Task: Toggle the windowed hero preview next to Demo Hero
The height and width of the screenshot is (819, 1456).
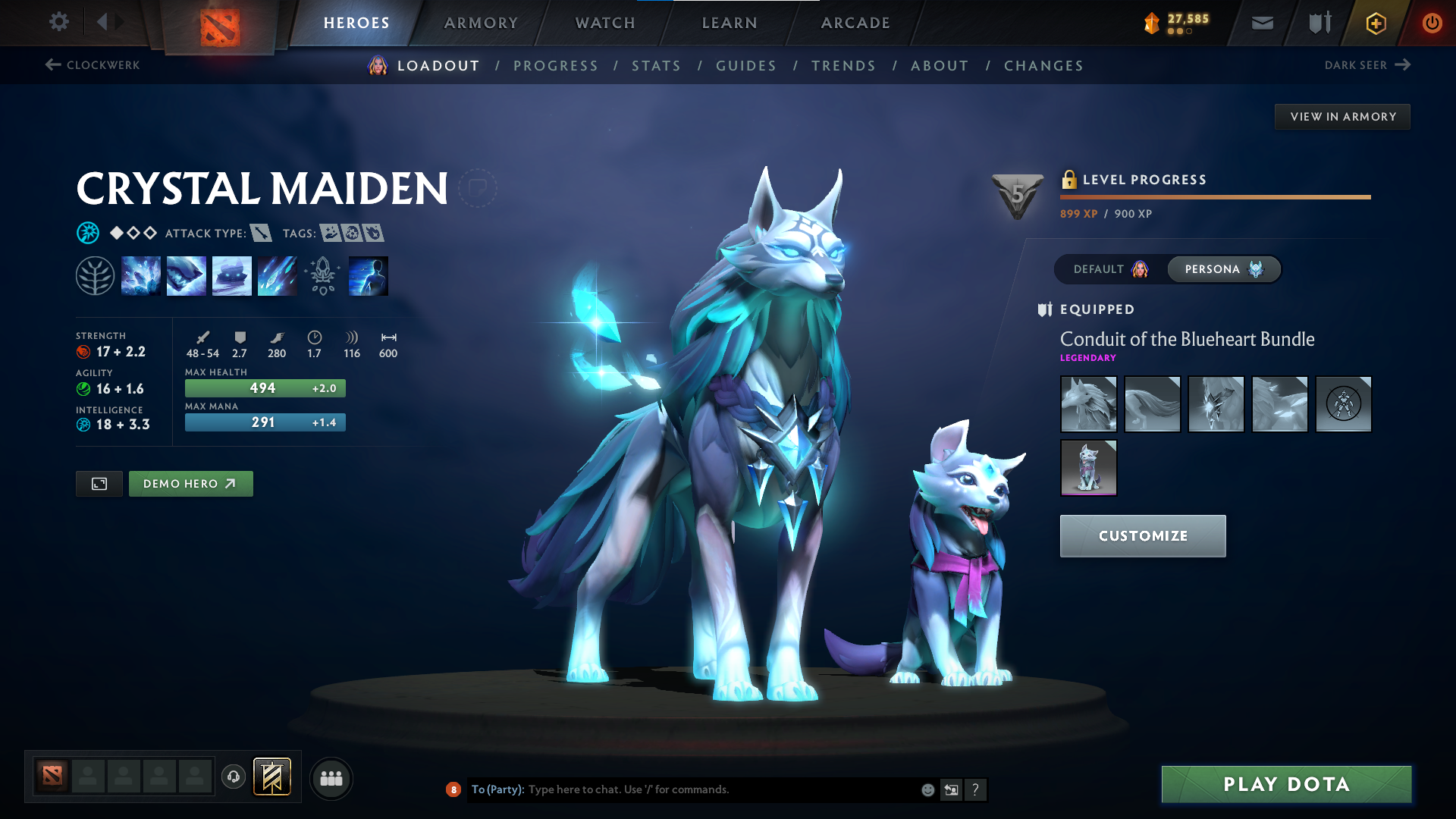Action: coord(99,483)
